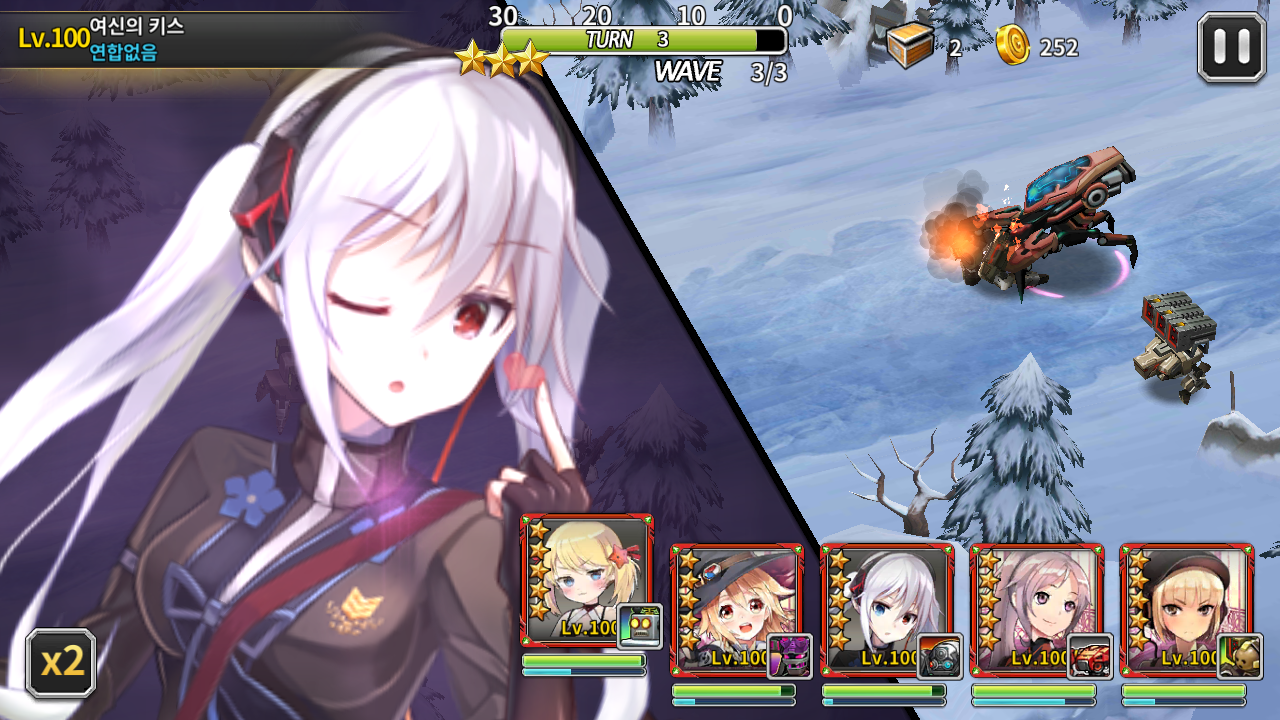Target the burning enemy mech boss
Viewport: 1280px width, 720px height.
click(x=1040, y=230)
